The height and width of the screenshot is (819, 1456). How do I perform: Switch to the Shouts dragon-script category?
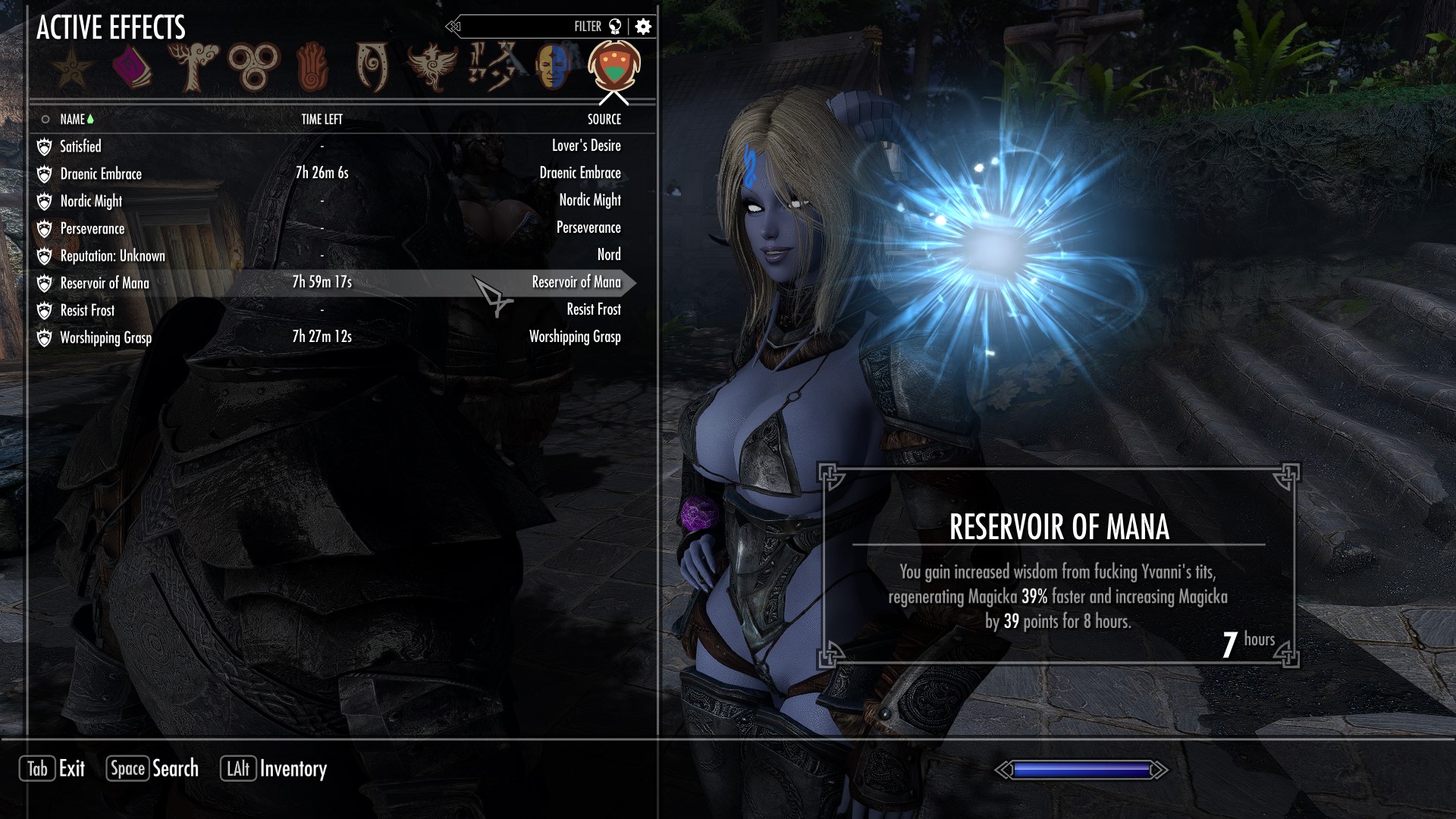(491, 67)
